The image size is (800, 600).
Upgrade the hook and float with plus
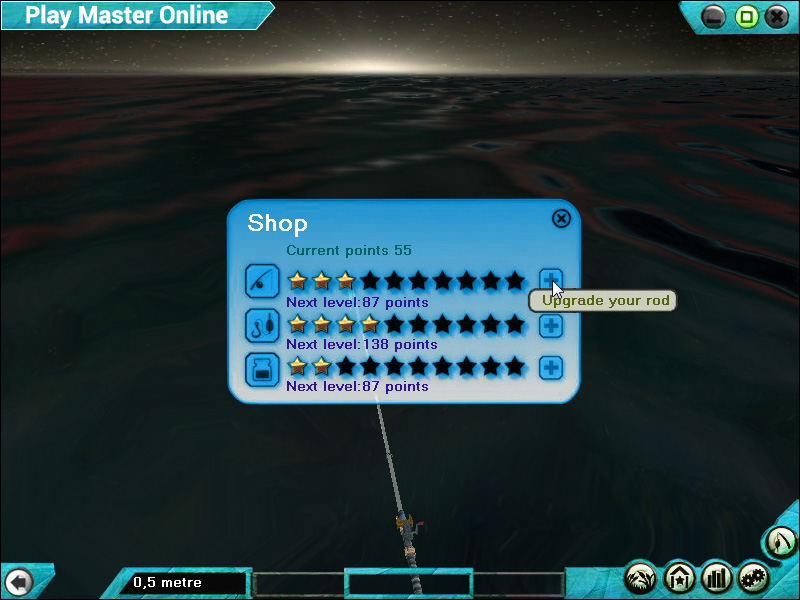[x=551, y=325]
